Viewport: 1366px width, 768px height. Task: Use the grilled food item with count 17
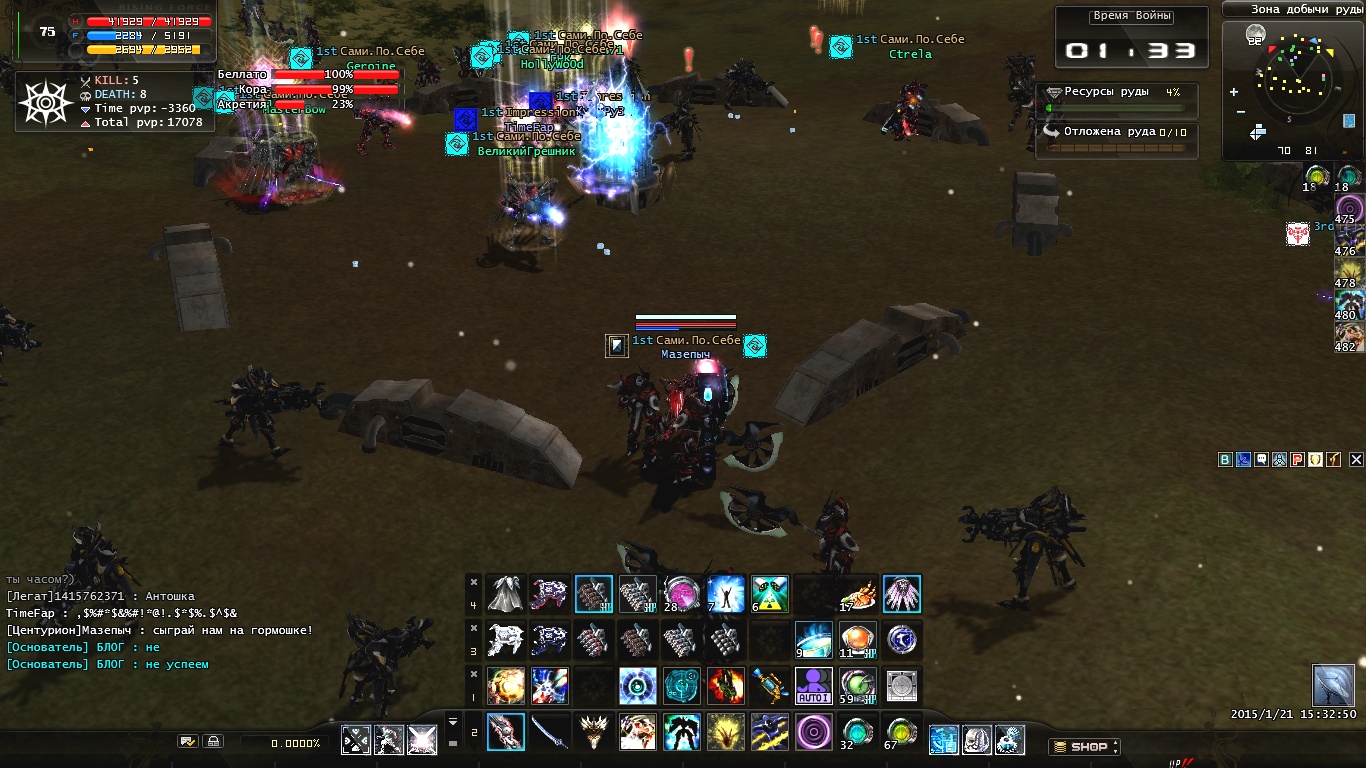(858, 594)
